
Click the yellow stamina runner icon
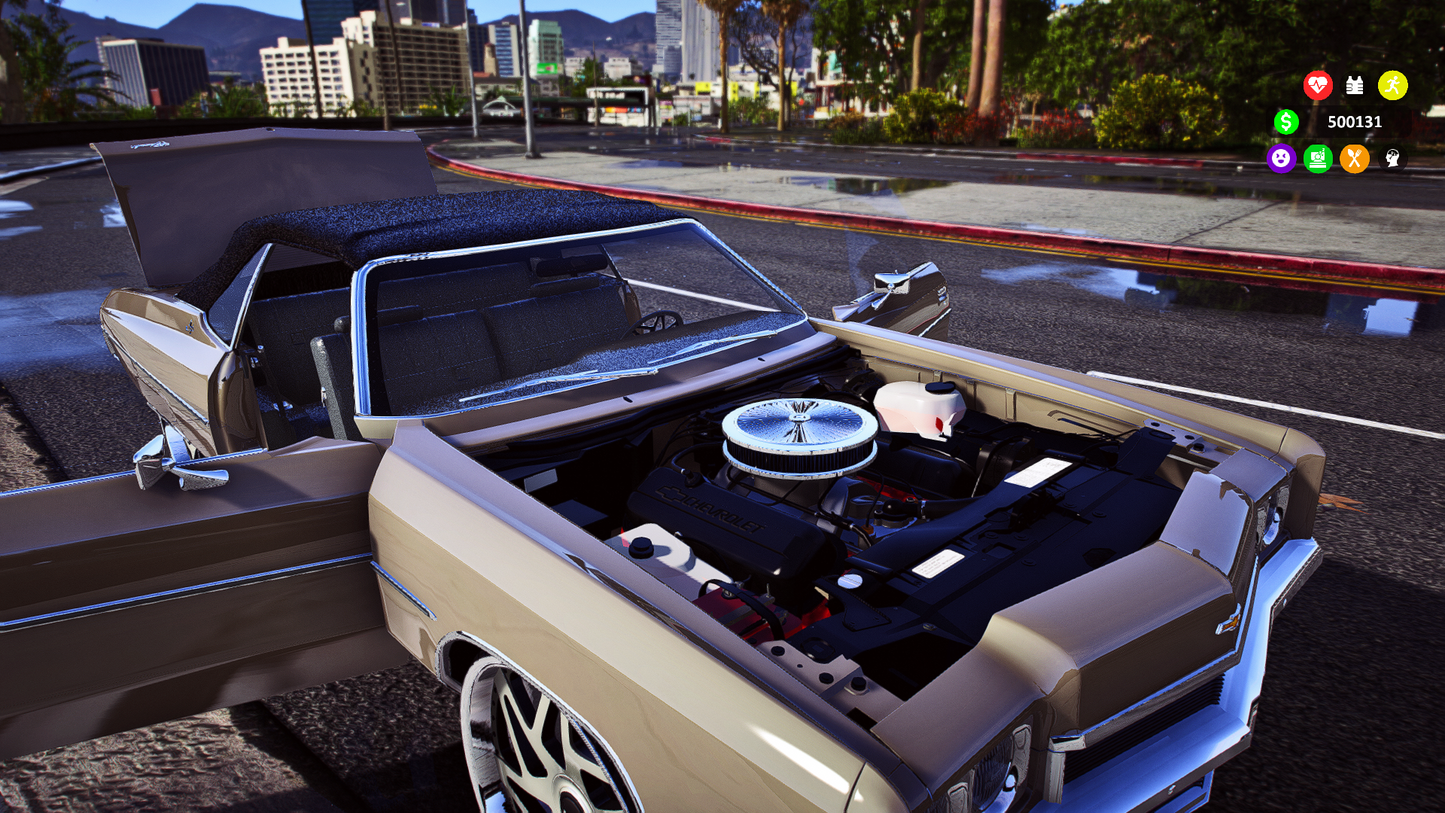[x=1393, y=86]
